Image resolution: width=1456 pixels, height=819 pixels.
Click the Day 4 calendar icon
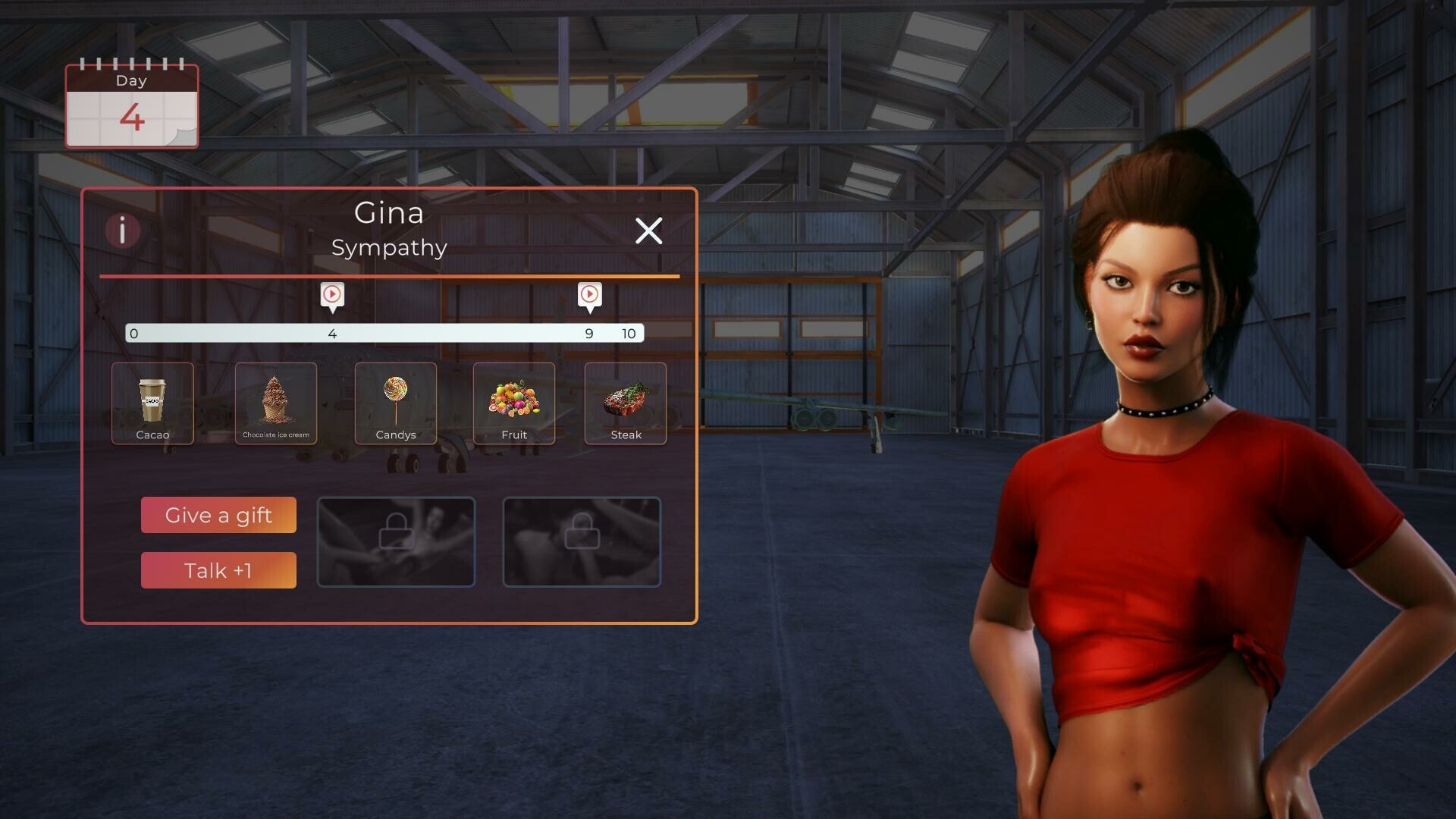coord(131,106)
